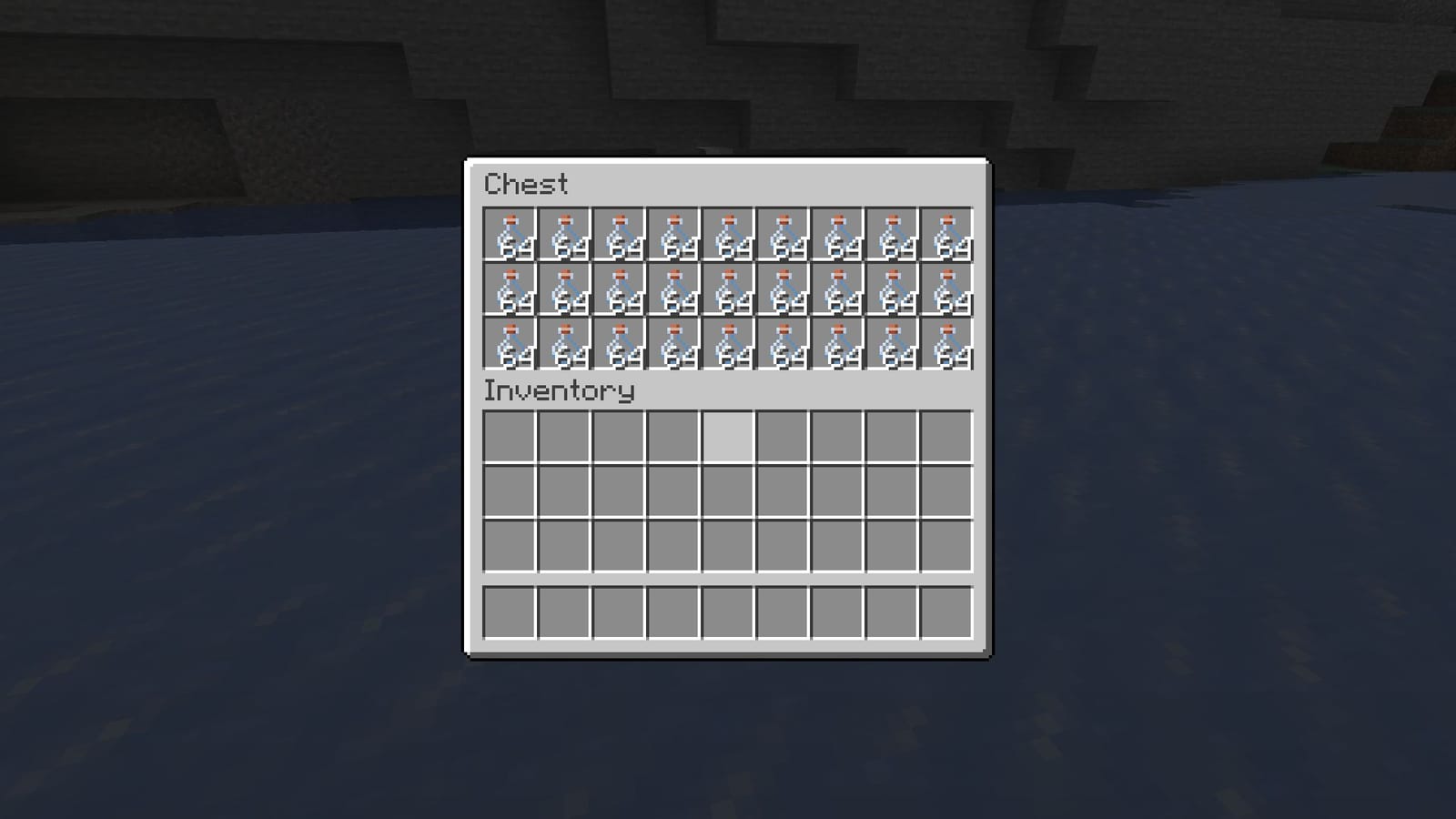This screenshot has height=819, width=1456.
Task: Click the bottom-right empty inventory slot
Action: [x=948, y=546]
